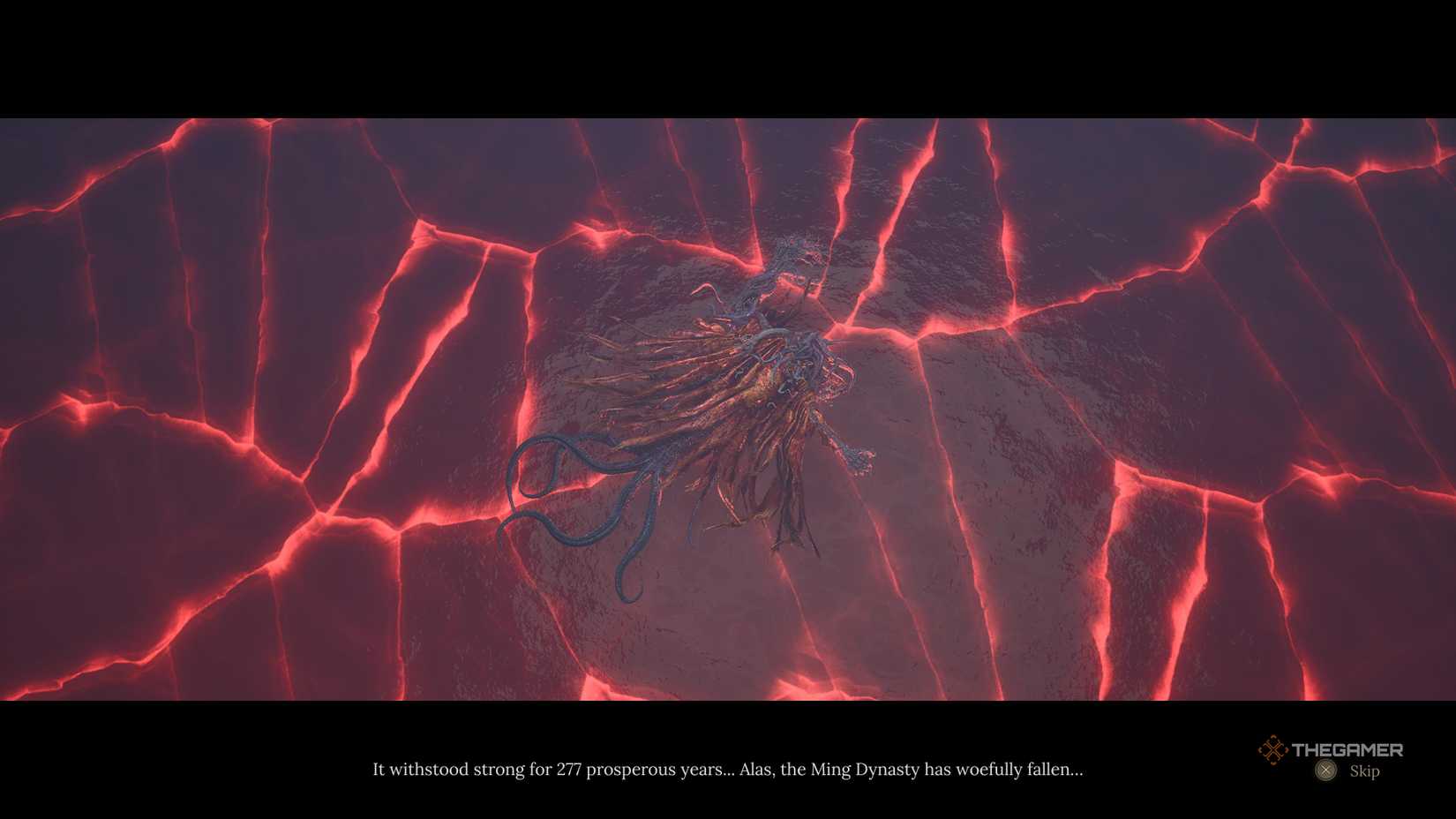The image size is (1456, 819).
Task: Click Skip to bypass the cutscene
Action: [1365, 770]
